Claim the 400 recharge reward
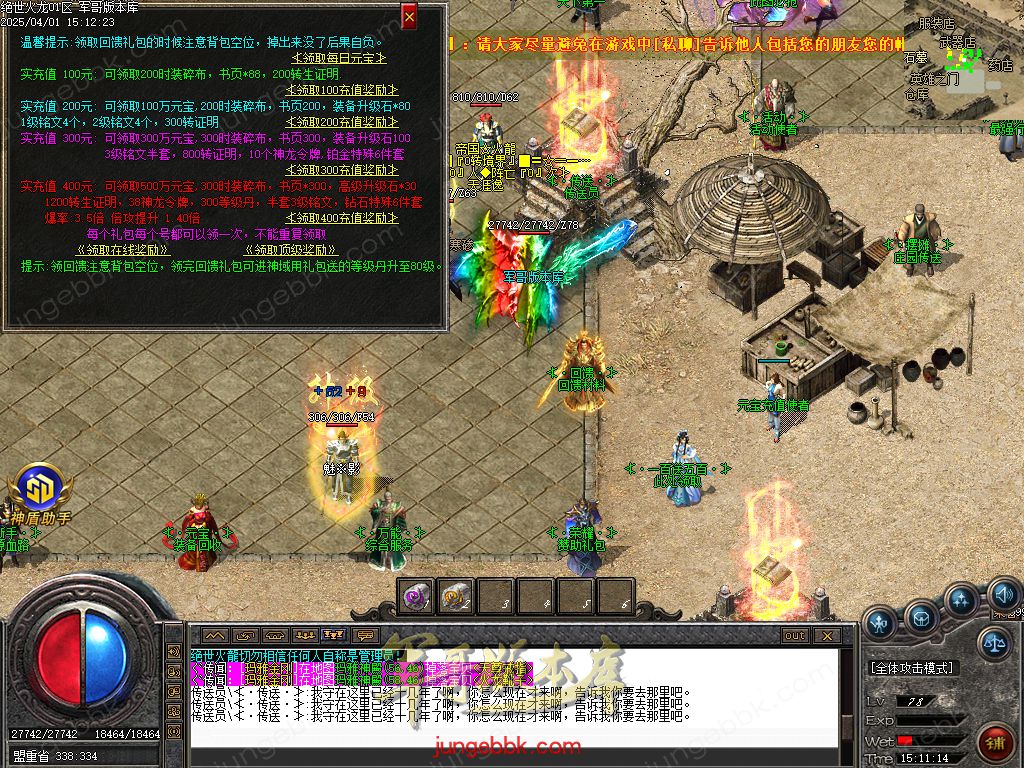 pos(328,218)
